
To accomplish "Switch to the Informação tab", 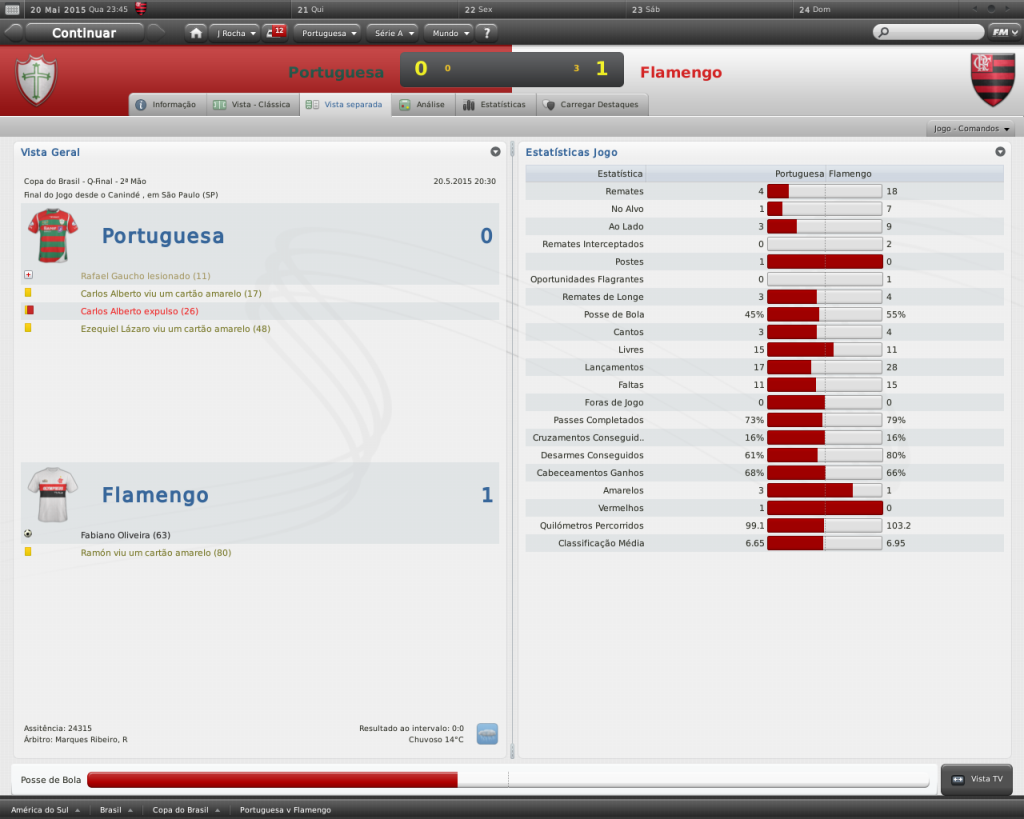I will click(x=167, y=104).
